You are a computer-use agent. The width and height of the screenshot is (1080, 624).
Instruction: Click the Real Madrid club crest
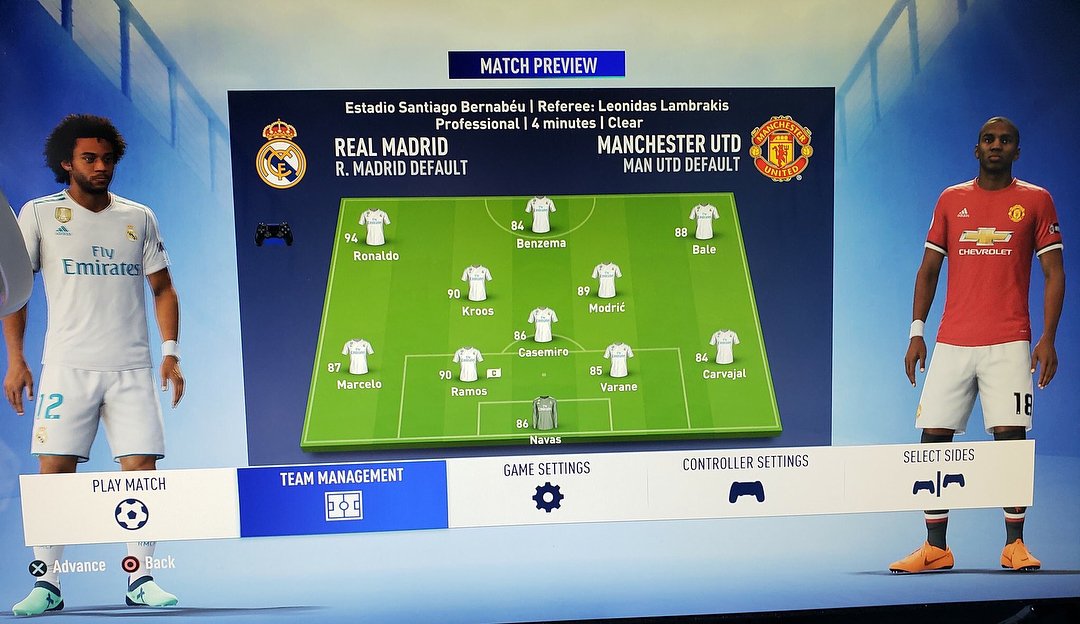click(x=281, y=155)
